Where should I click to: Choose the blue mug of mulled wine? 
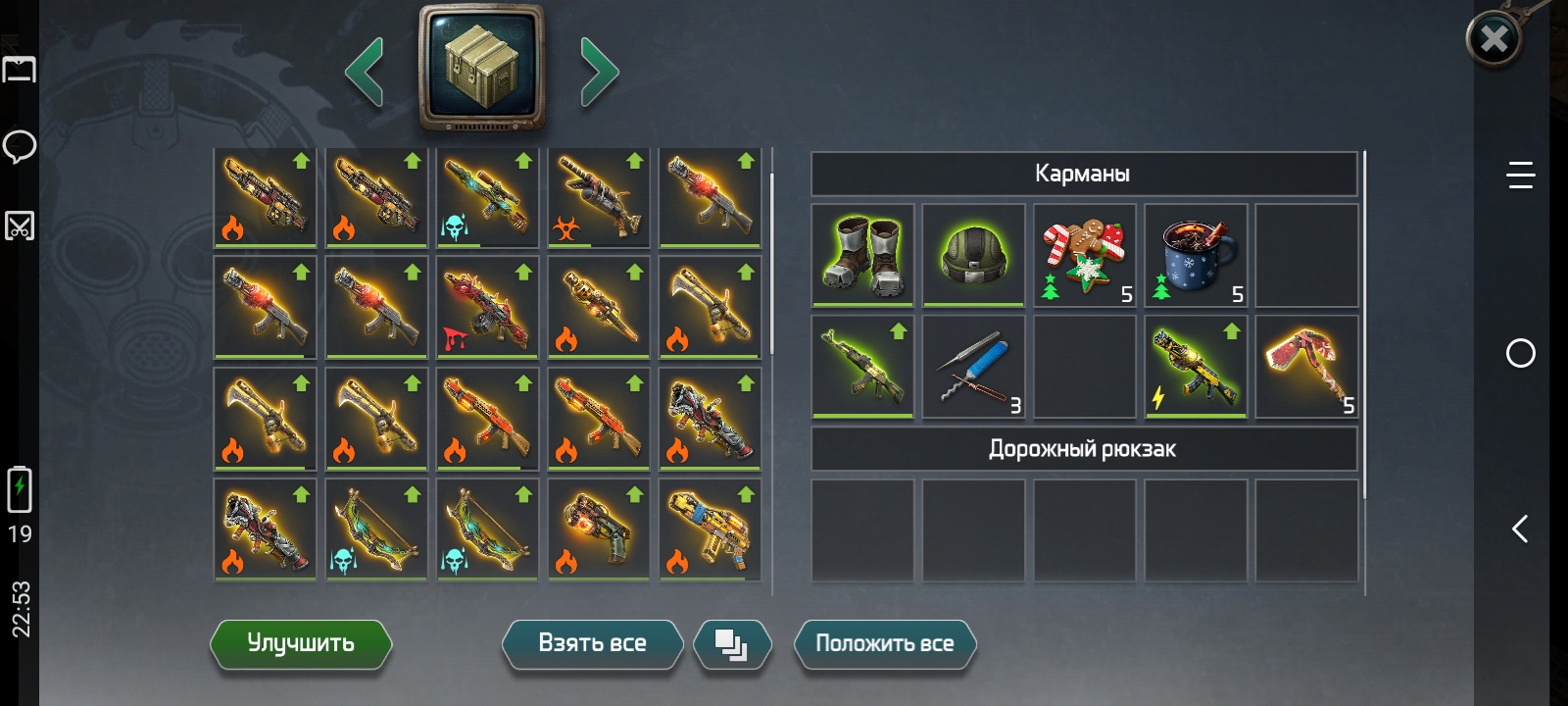1196,255
